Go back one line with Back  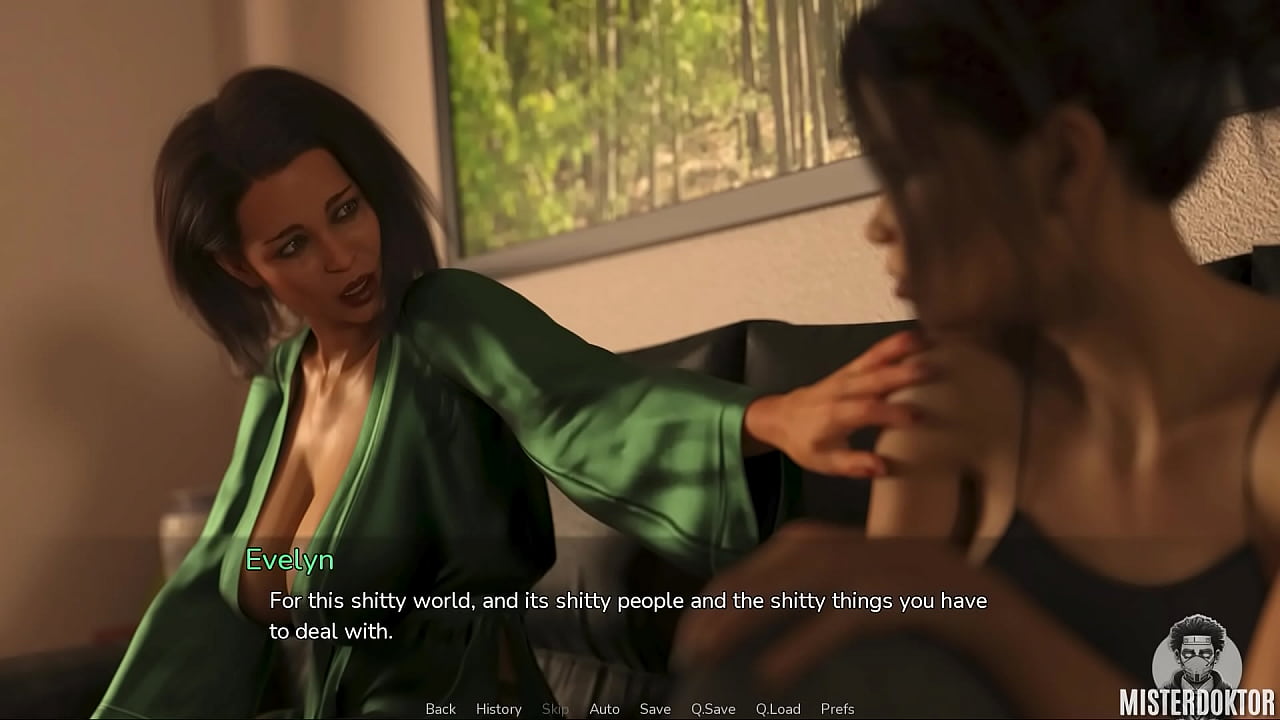440,709
